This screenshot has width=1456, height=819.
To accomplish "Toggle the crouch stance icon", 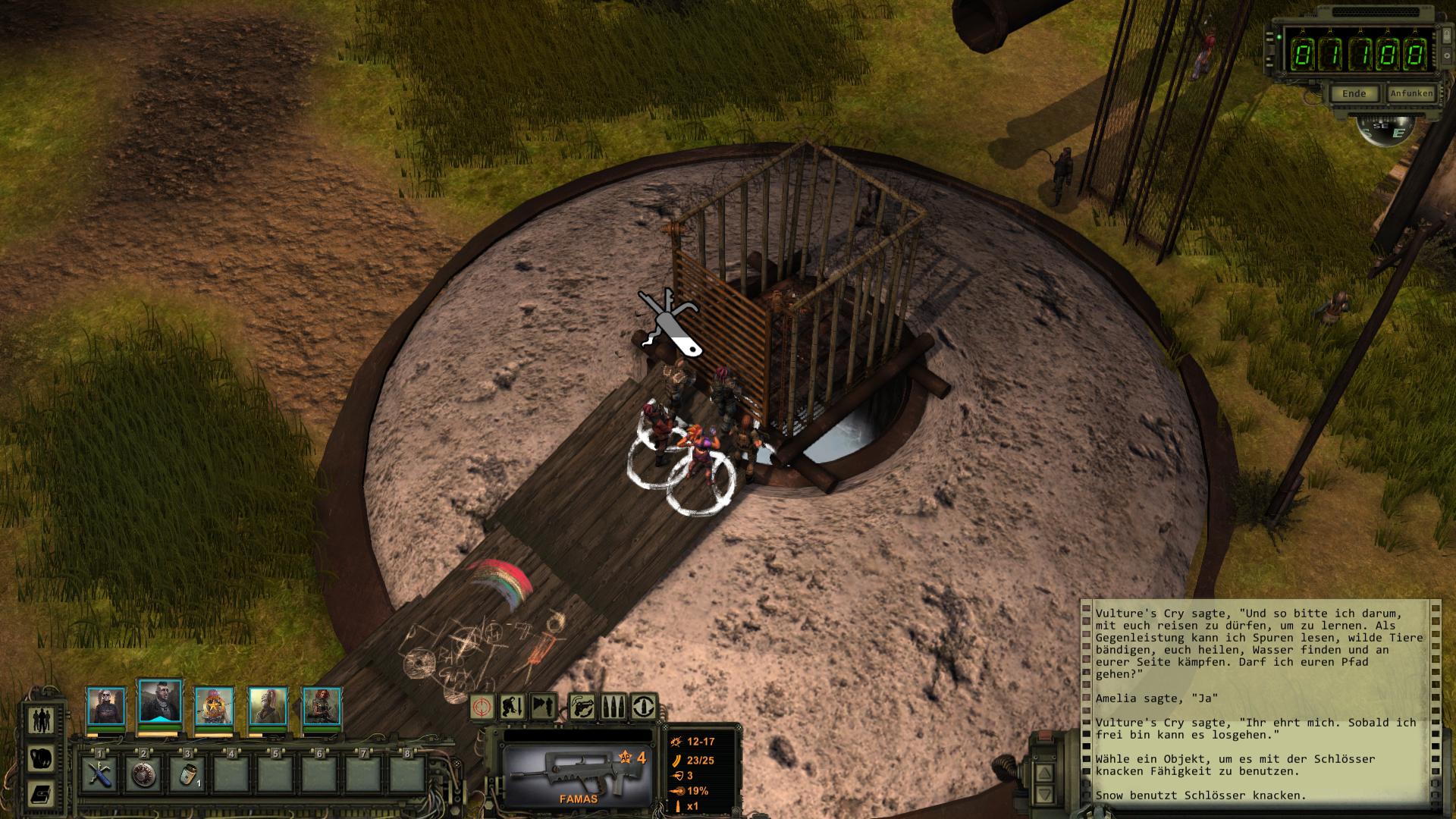I will [513, 708].
